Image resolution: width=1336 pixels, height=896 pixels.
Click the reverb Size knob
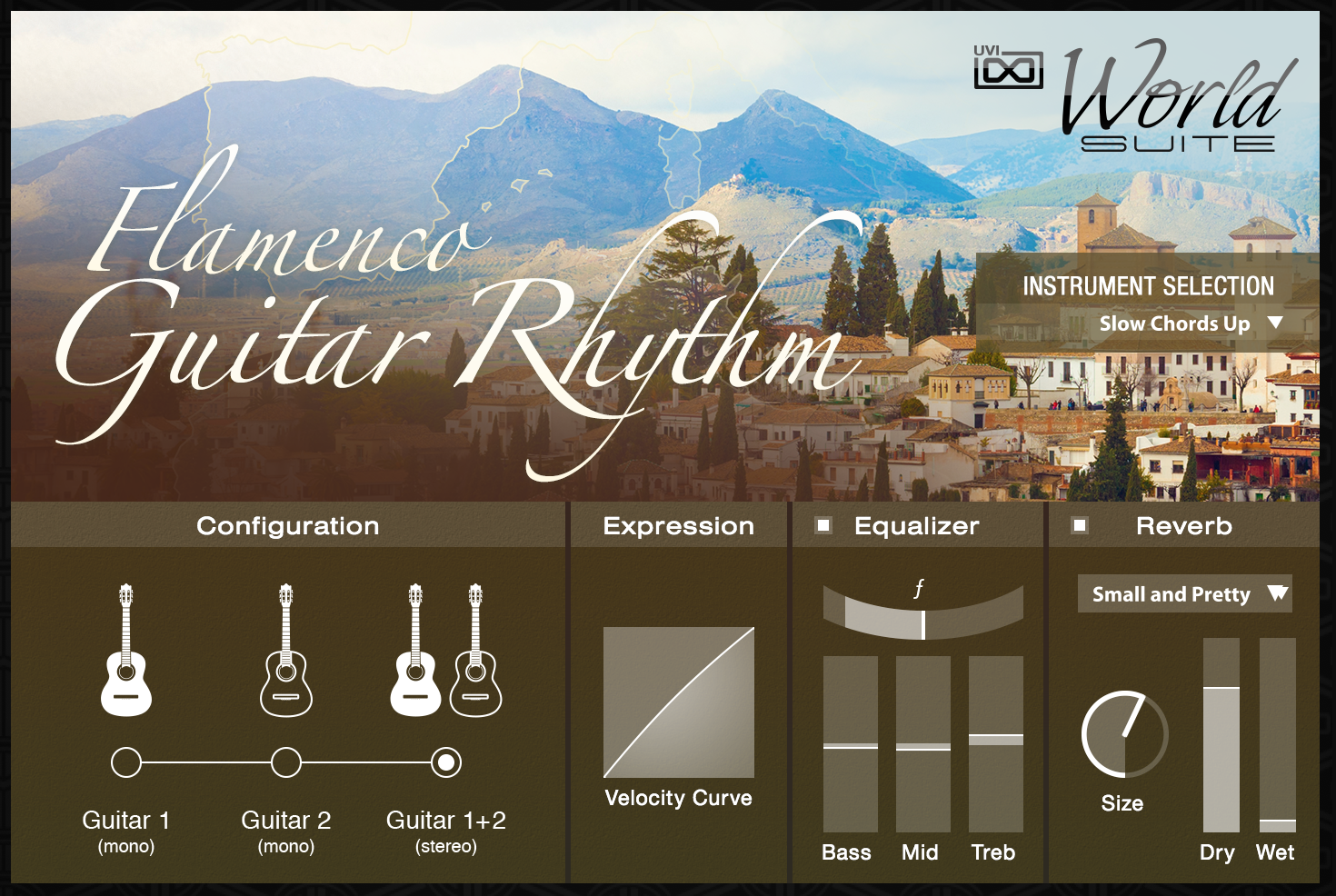pos(1124,734)
